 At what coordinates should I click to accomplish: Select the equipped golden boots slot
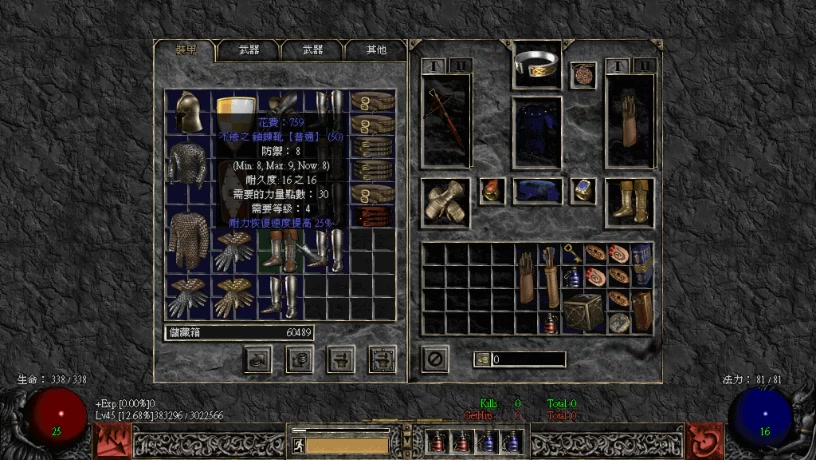630,201
